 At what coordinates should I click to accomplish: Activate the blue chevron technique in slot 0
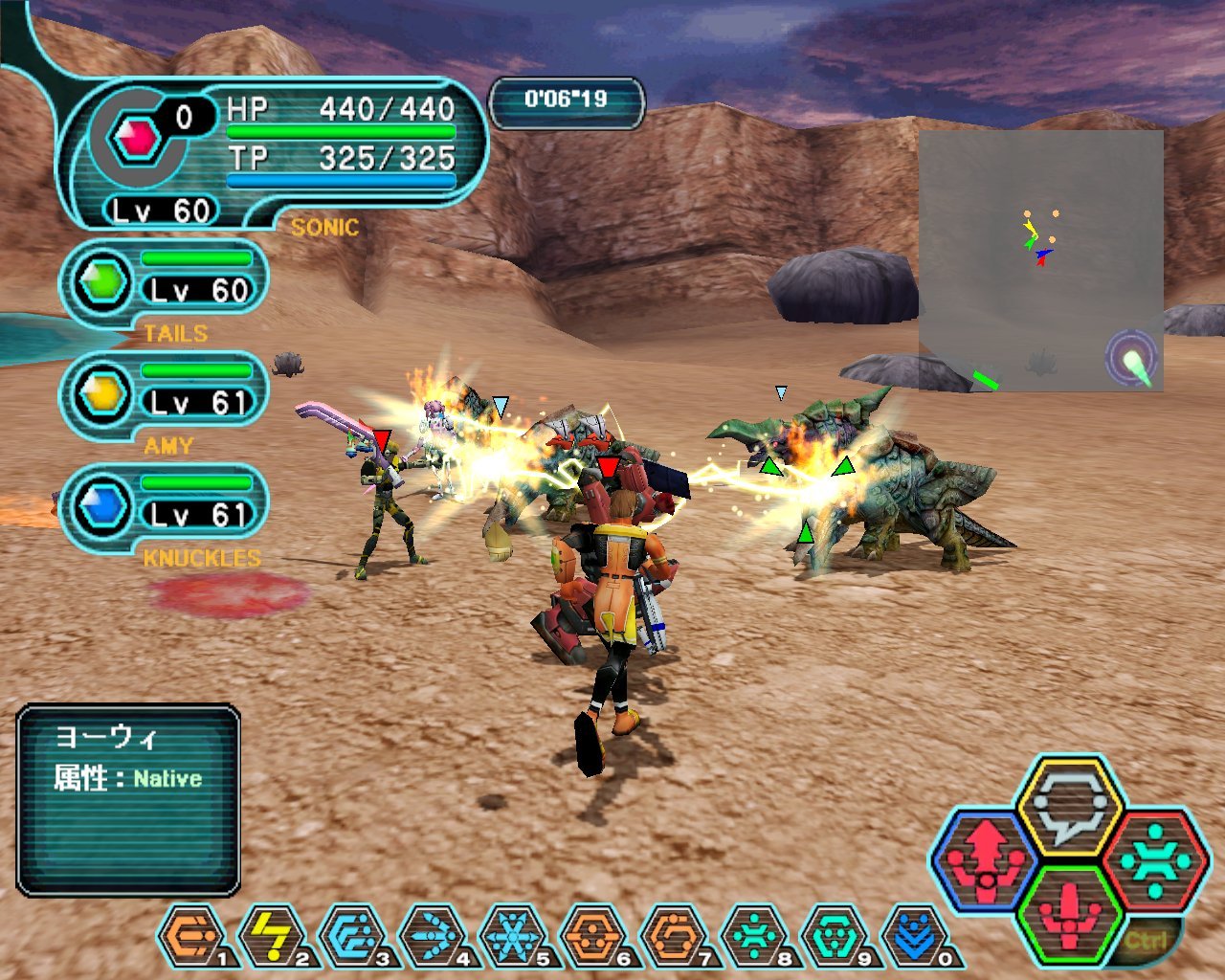point(914,936)
